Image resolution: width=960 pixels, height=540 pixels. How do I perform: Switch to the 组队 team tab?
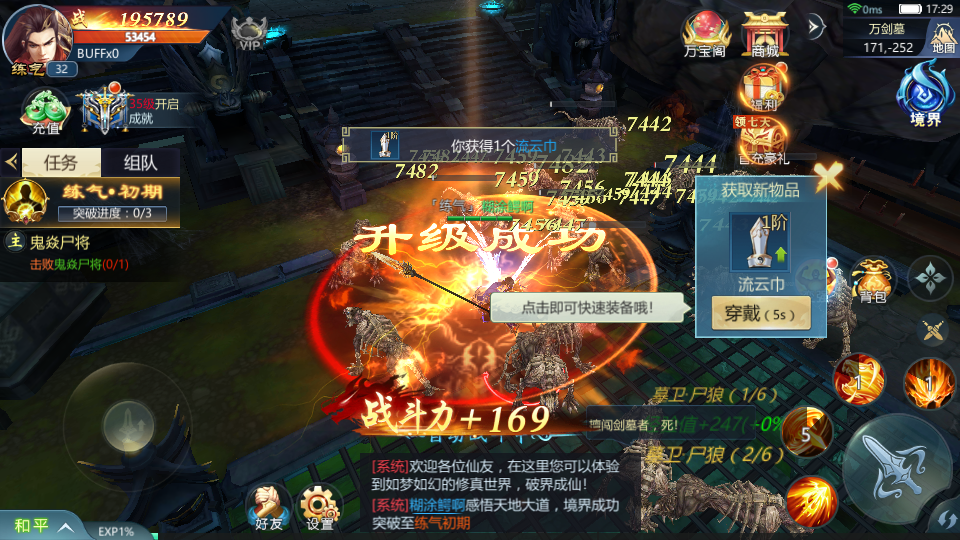[141, 163]
